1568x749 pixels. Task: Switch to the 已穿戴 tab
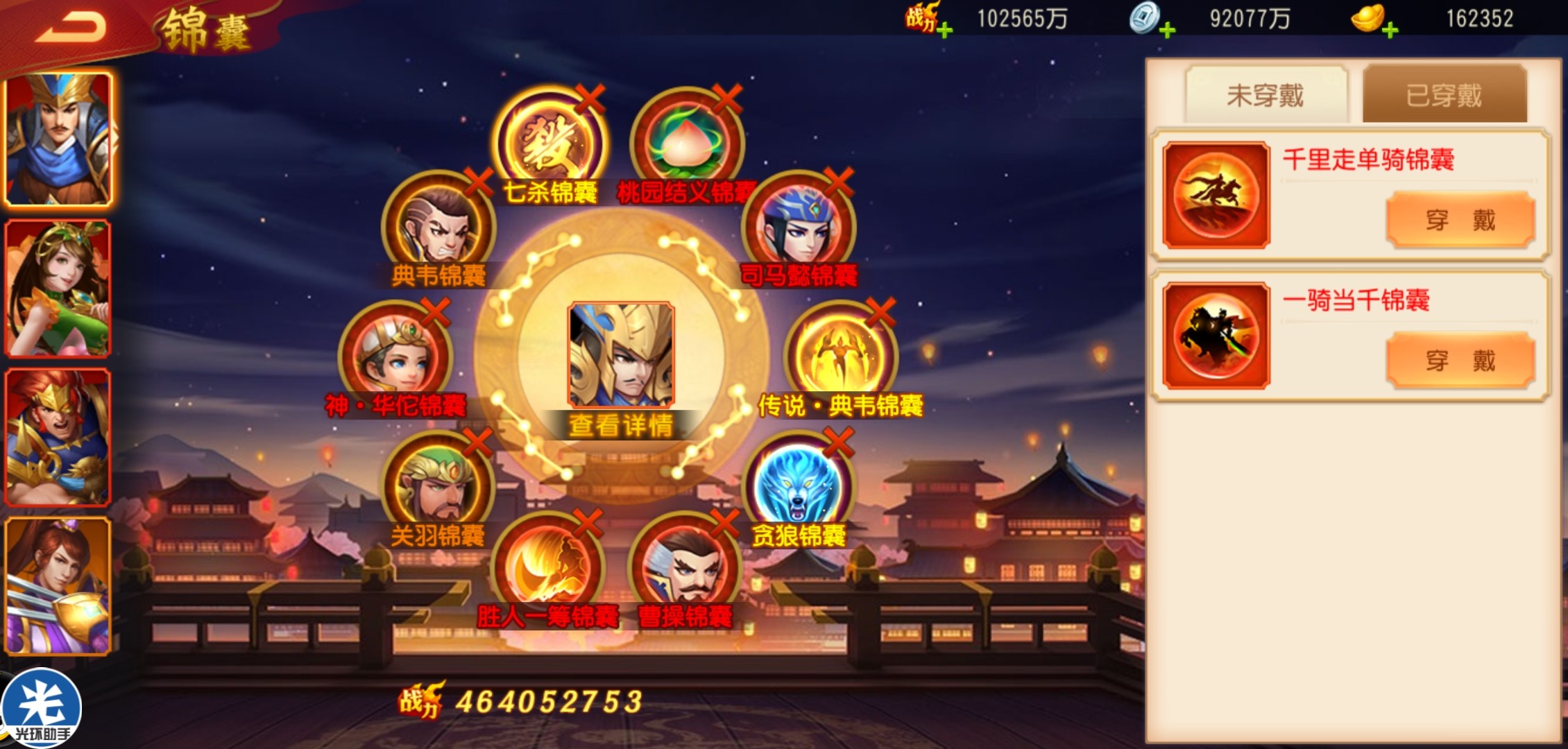point(1444,95)
